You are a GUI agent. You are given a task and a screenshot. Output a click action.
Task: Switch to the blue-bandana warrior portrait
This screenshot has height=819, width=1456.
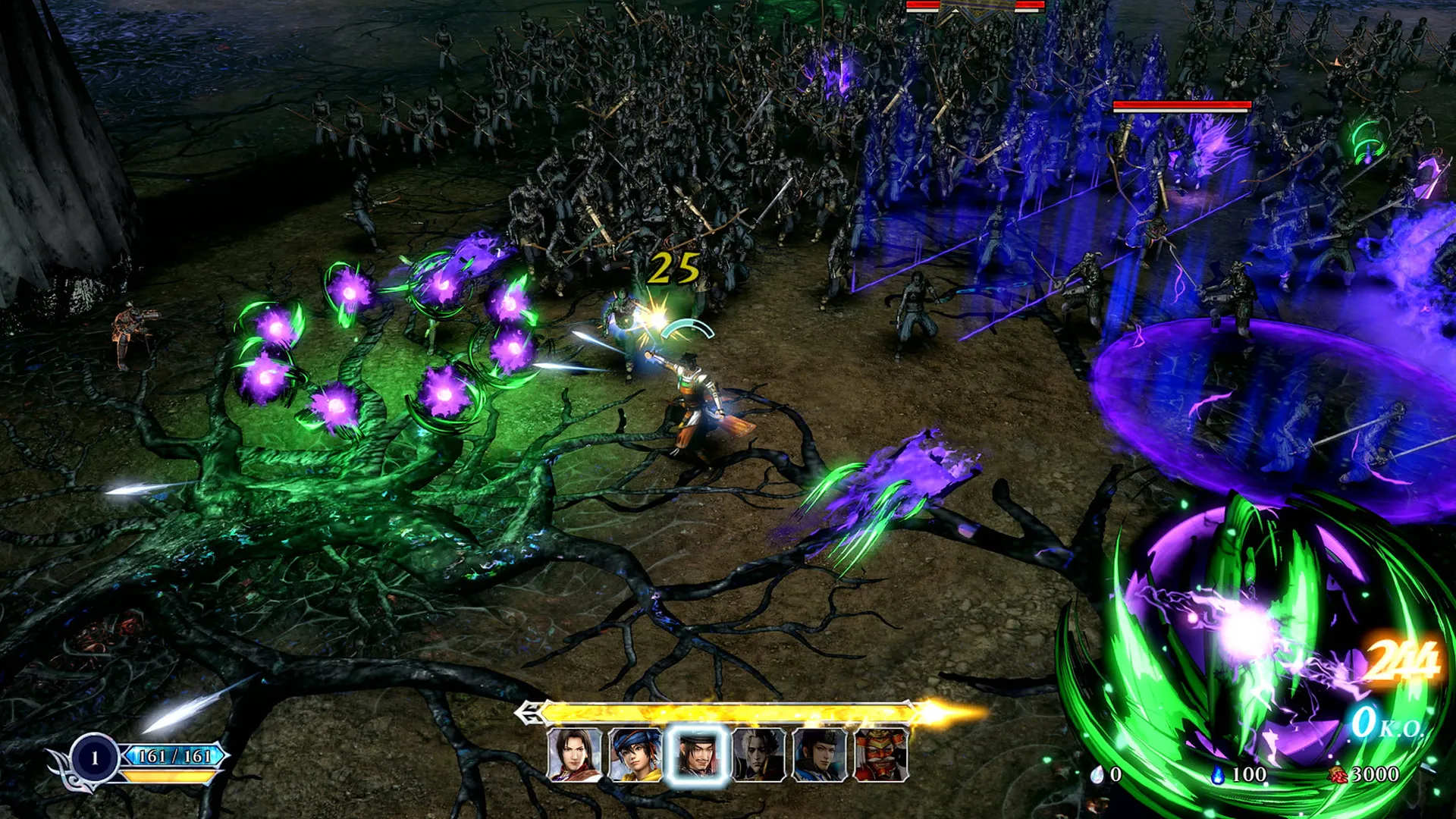click(x=635, y=755)
